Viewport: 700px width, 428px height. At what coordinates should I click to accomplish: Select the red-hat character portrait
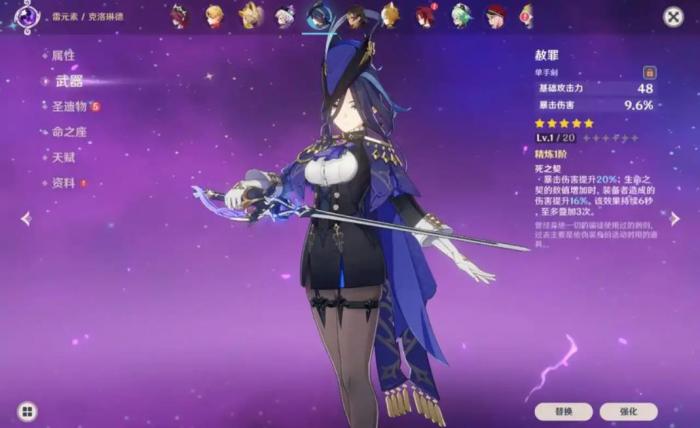tap(495, 16)
